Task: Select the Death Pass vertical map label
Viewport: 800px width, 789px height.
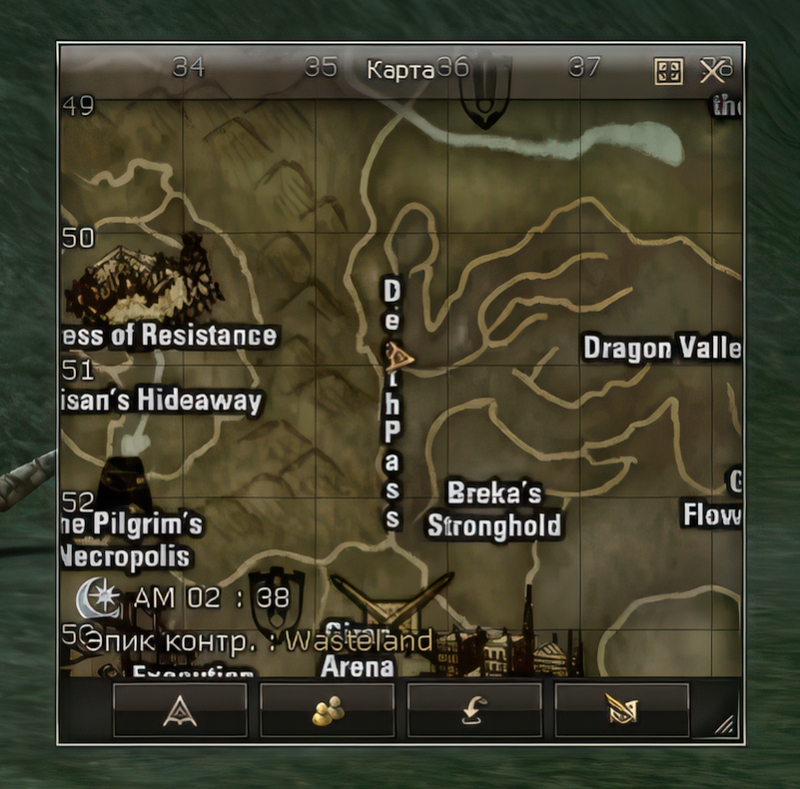Action: [x=392, y=403]
